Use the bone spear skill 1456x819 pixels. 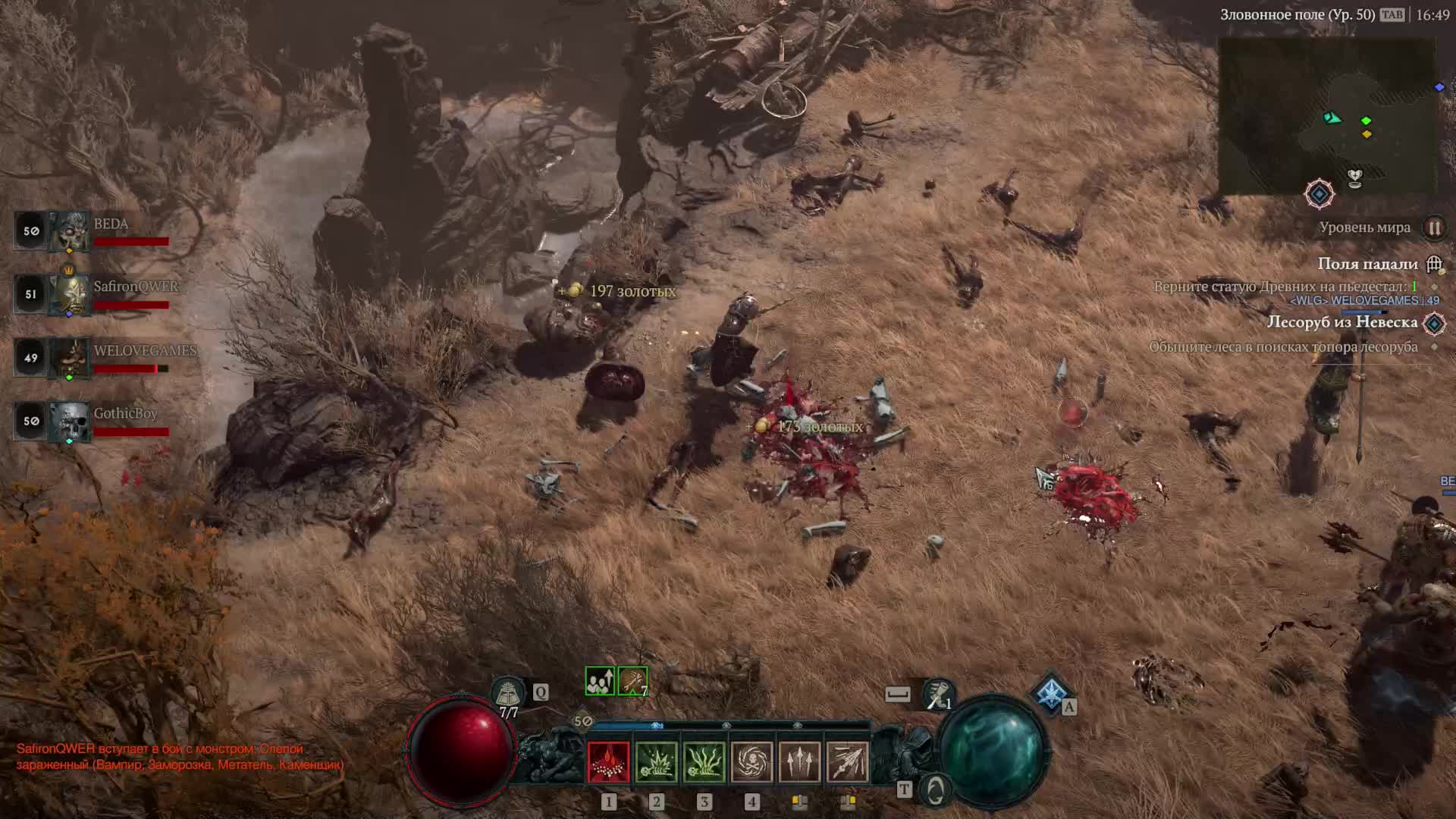click(847, 761)
